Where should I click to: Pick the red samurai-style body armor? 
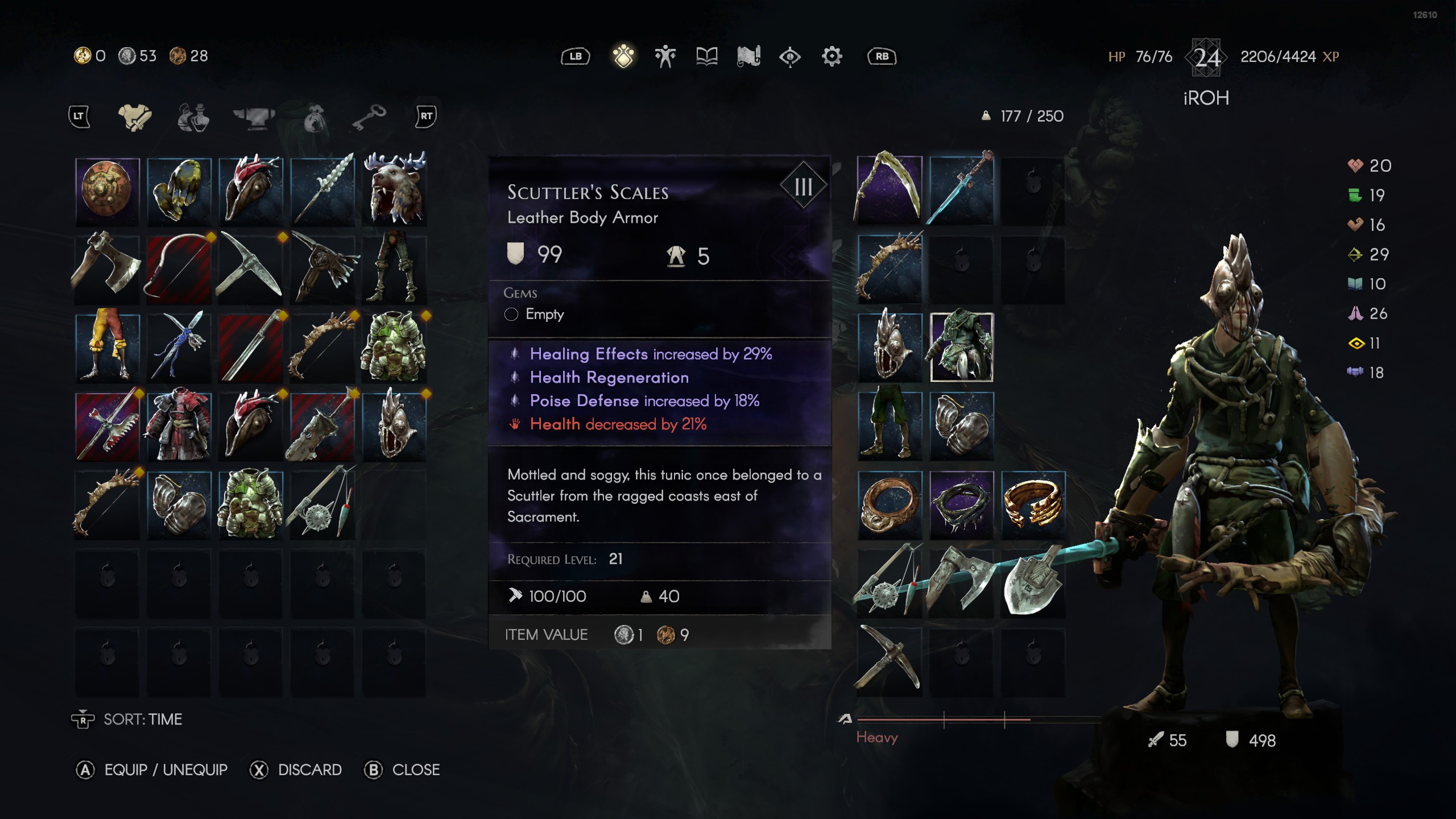pyautogui.click(x=179, y=425)
